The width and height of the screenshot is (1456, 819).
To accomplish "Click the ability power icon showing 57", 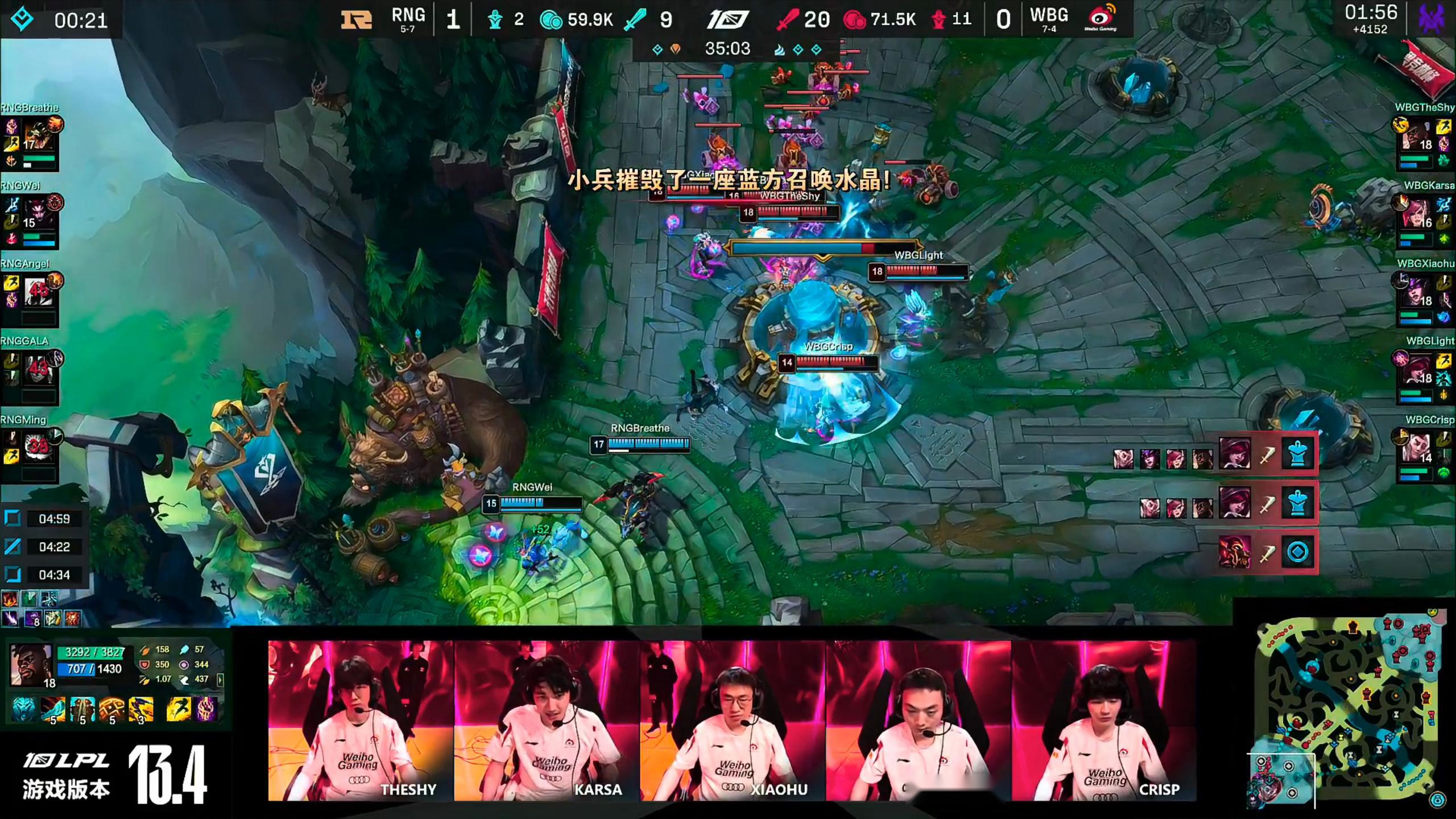I will tap(184, 648).
